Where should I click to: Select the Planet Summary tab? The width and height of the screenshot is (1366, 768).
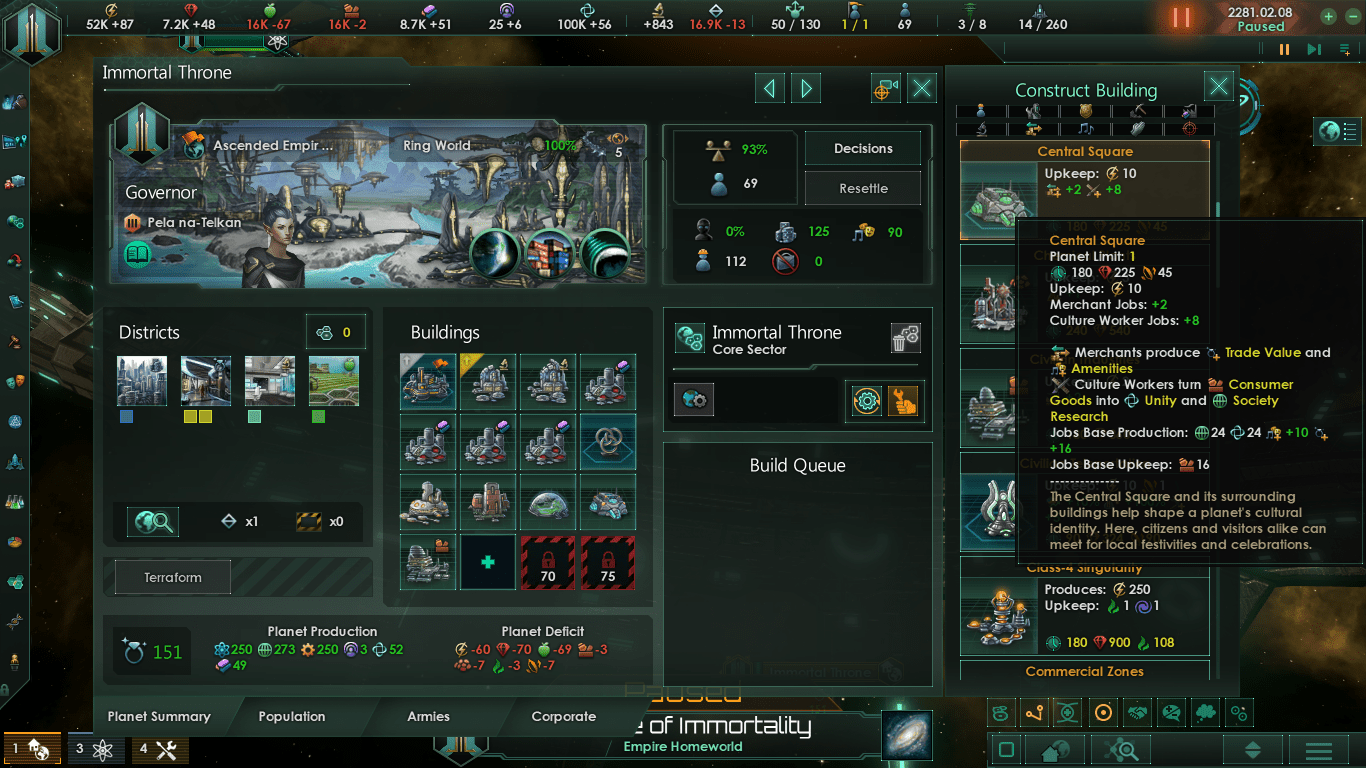(x=159, y=716)
